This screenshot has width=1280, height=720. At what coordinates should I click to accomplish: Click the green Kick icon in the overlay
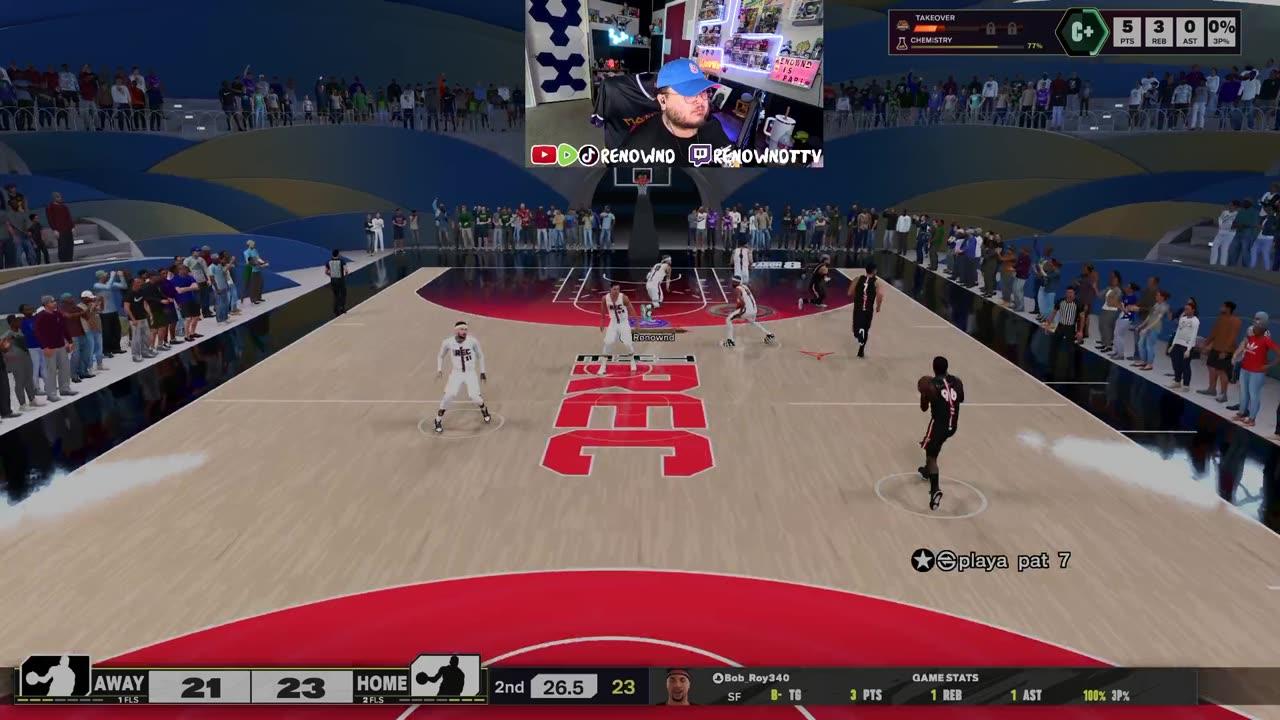coord(568,153)
